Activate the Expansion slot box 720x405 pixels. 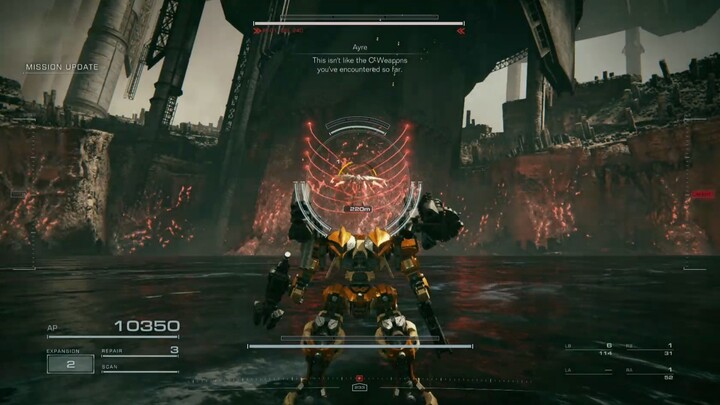tap(70, 365)
